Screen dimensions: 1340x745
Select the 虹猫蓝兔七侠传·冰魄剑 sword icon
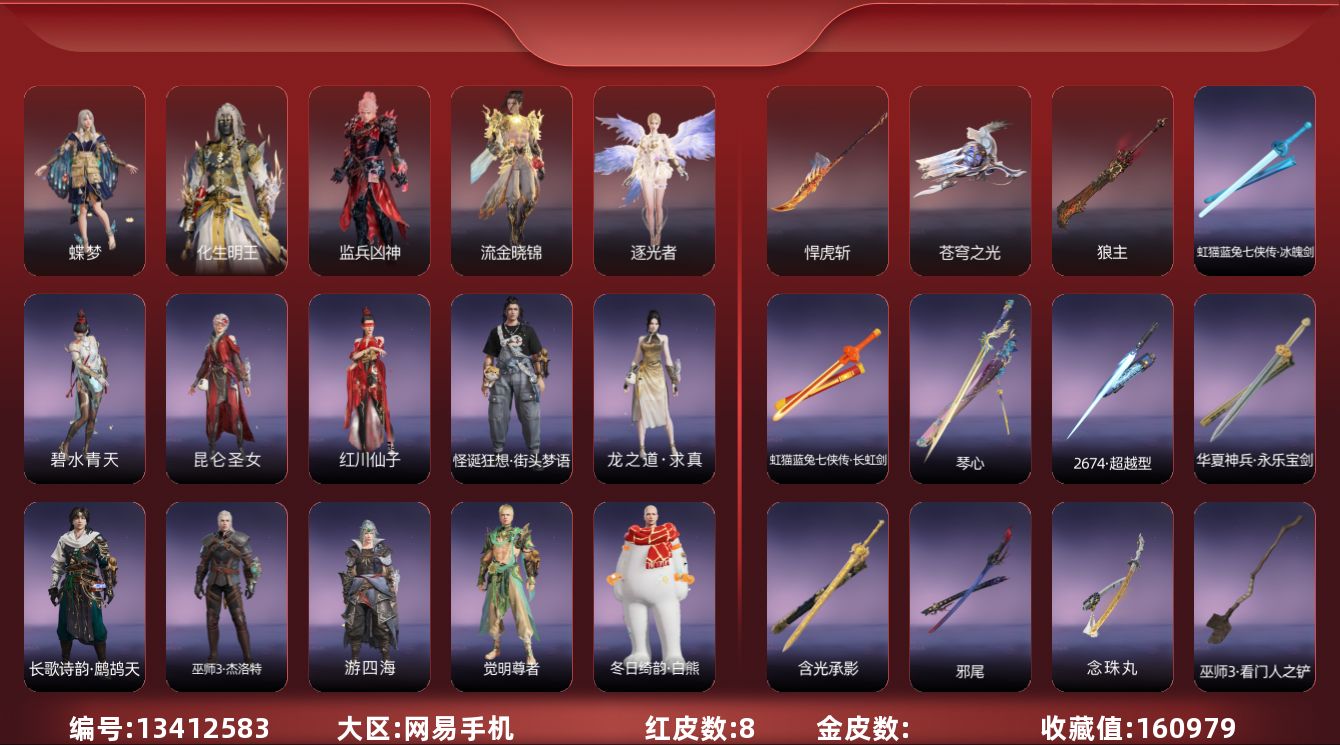(1255, 178)
